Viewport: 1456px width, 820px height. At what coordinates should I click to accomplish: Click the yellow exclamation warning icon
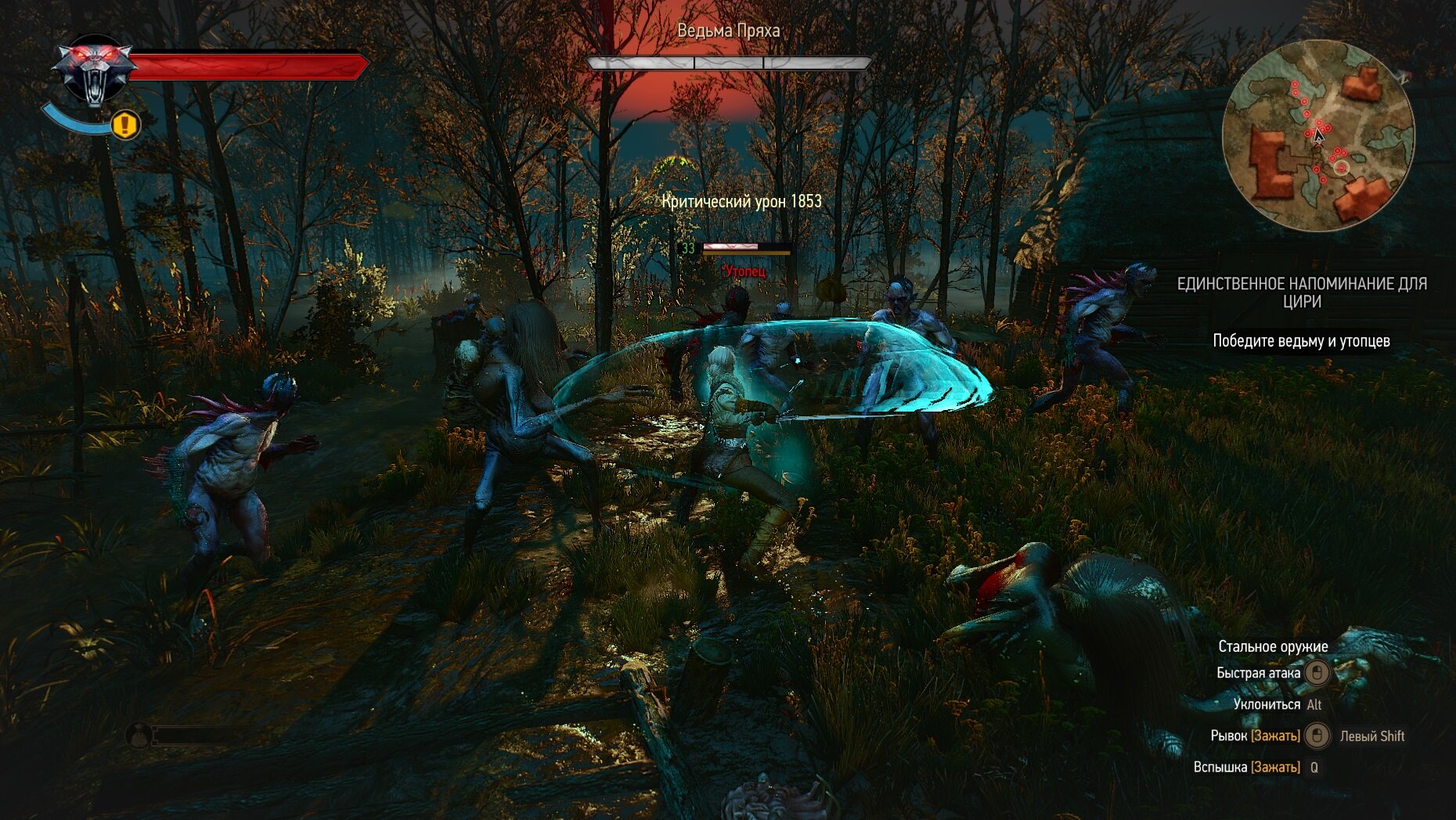click(125, 124)
